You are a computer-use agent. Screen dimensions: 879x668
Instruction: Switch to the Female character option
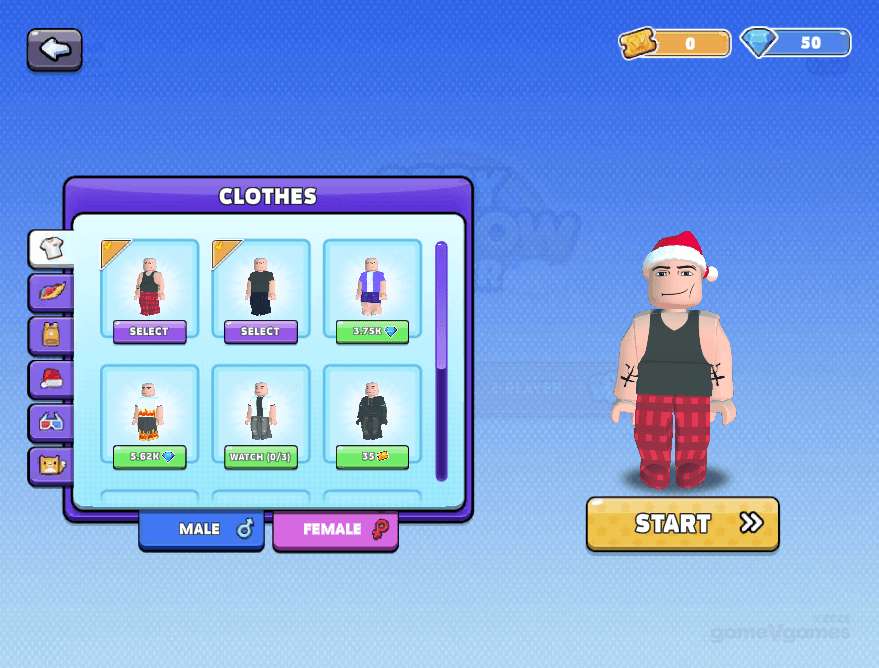coord(335,529)
